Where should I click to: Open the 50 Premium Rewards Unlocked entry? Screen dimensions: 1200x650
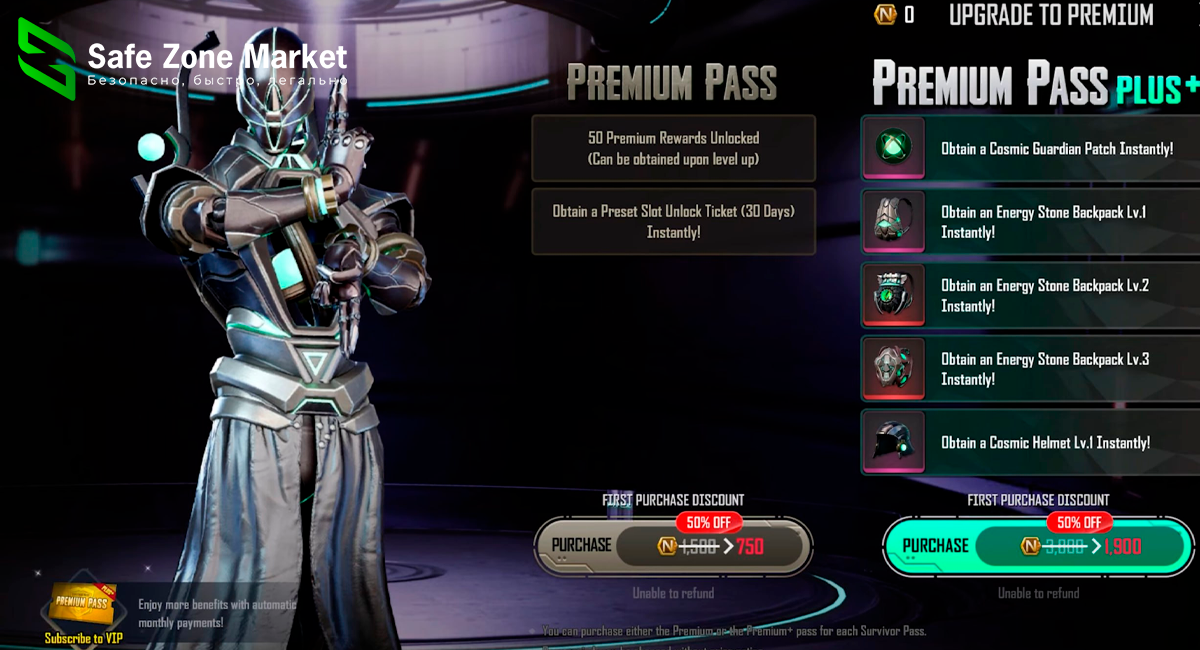click(x=673, y=148)
